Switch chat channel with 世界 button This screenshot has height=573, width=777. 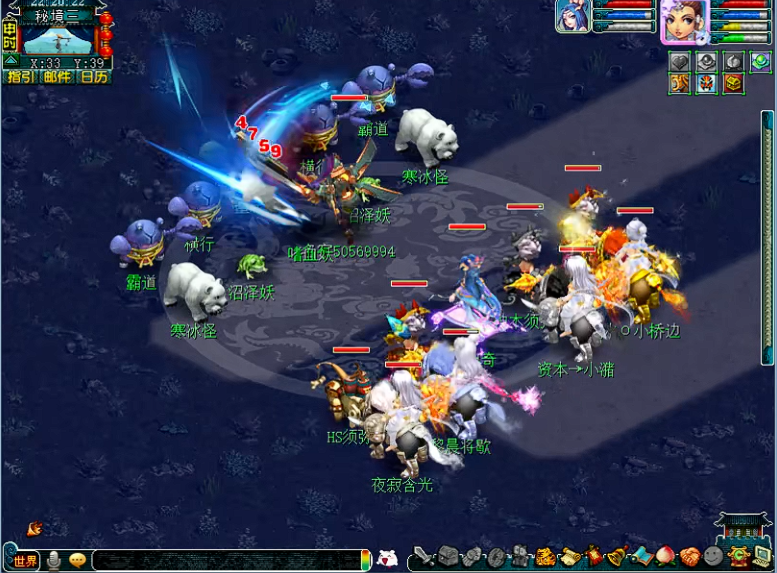pyautogui.click(x=24, y=560)
